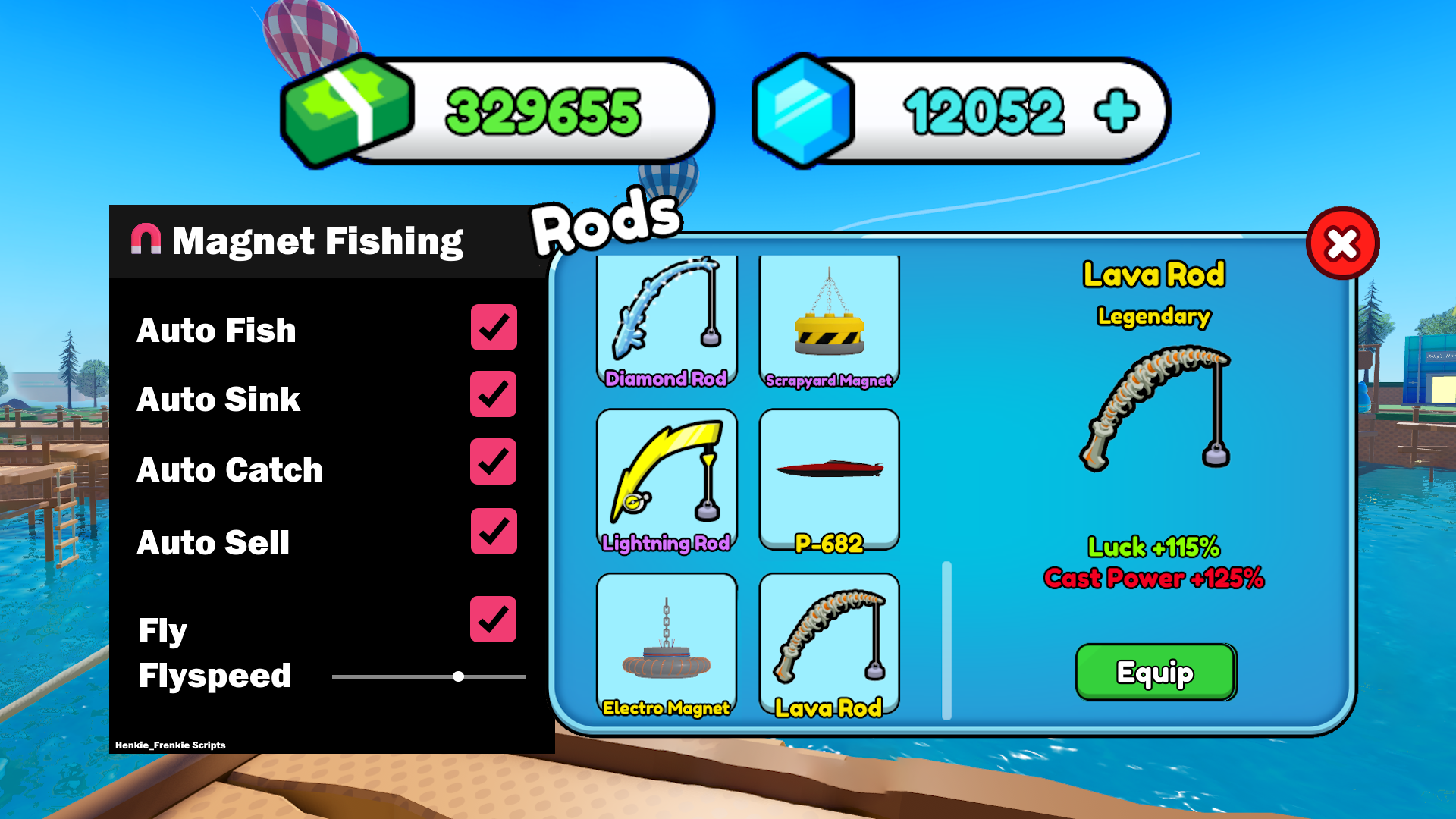Uncheck the Auto Catch option
This screenshot has height=819, width=1456.
tap(494, 462)
